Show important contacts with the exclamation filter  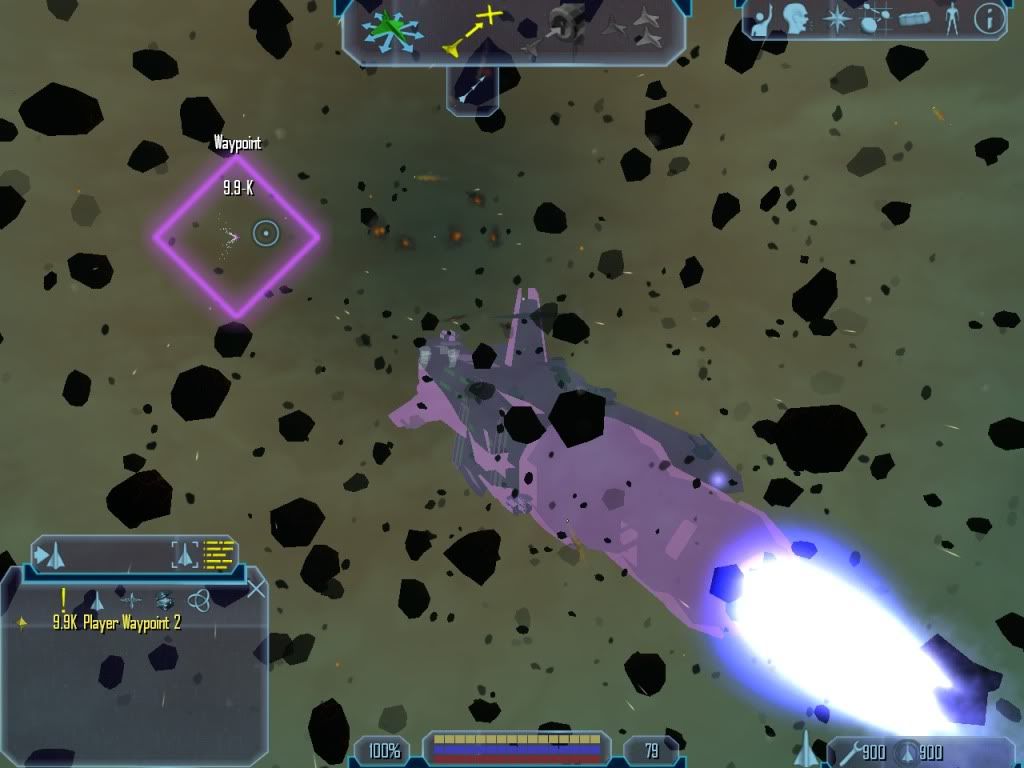pos(63,599)
